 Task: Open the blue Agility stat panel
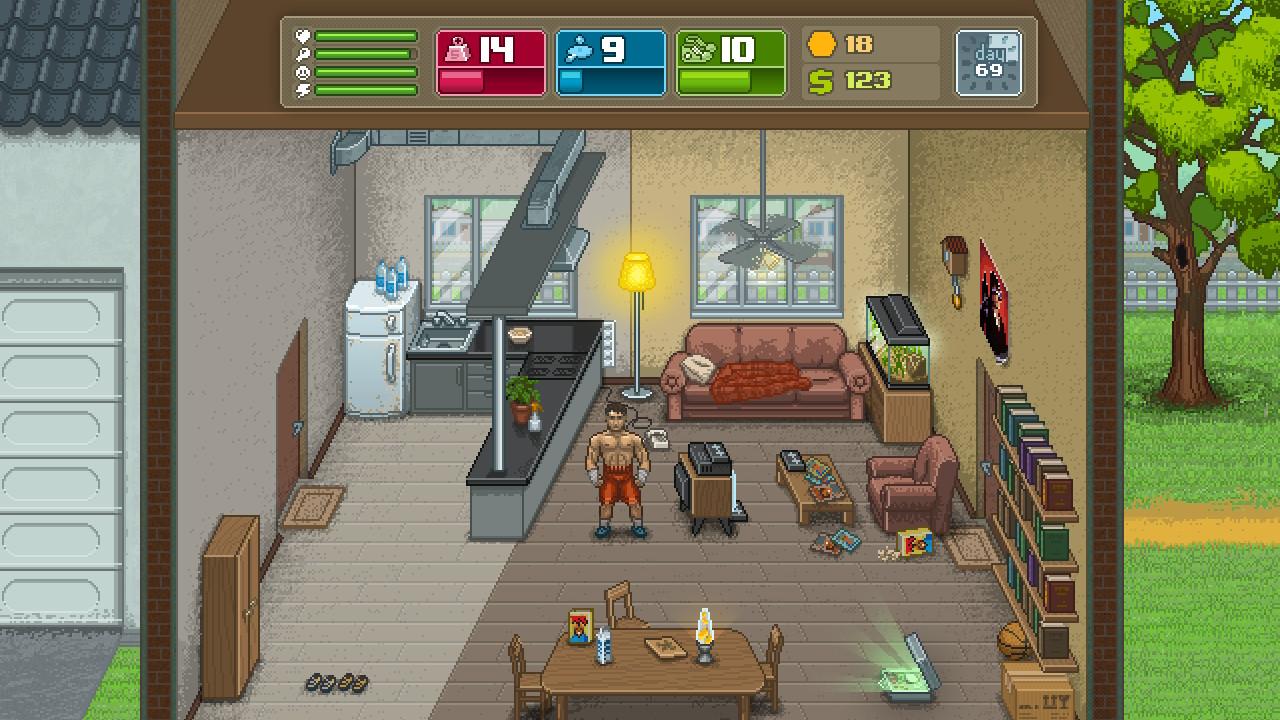pyautogui.click(x=611, y=63)
